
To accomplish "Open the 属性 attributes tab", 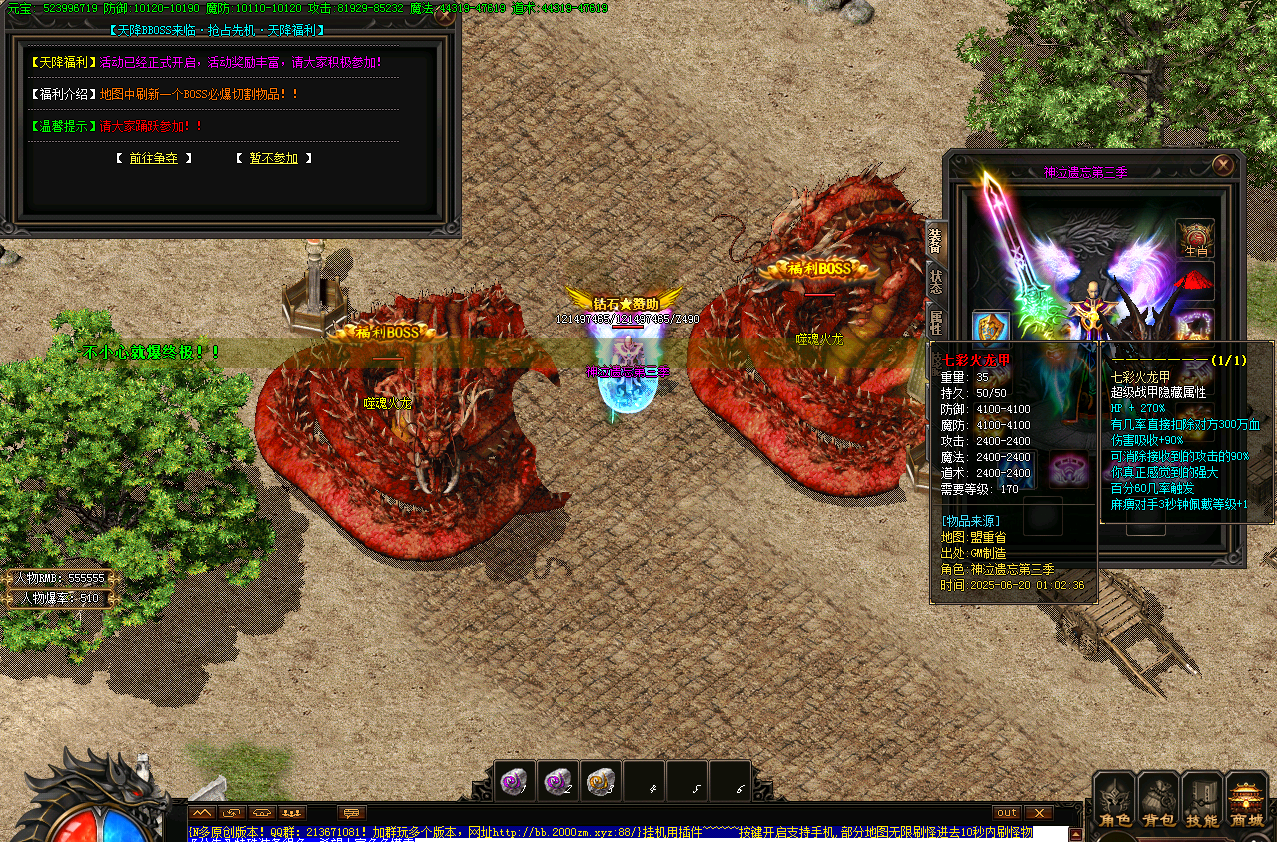I will point(936,321).
